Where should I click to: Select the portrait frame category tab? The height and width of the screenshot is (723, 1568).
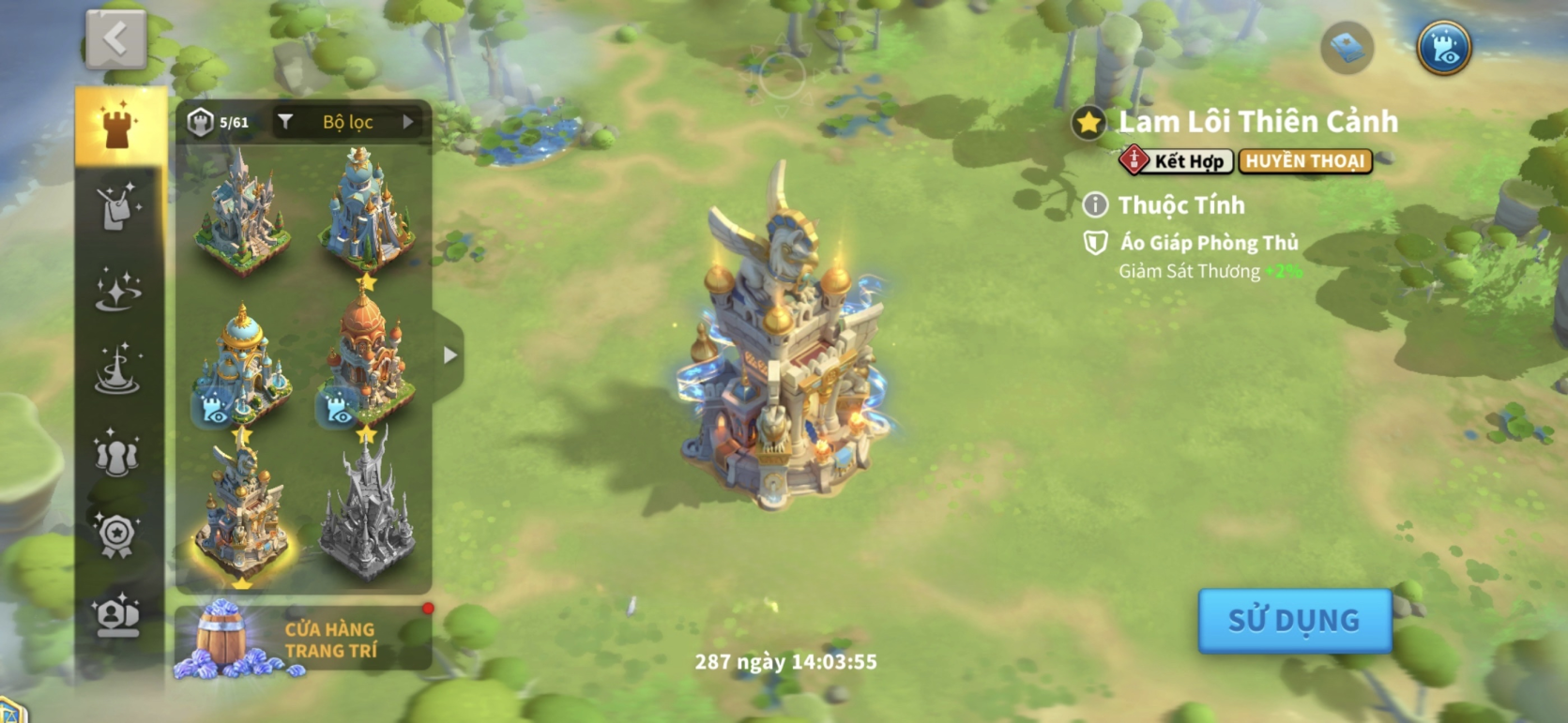118,615
